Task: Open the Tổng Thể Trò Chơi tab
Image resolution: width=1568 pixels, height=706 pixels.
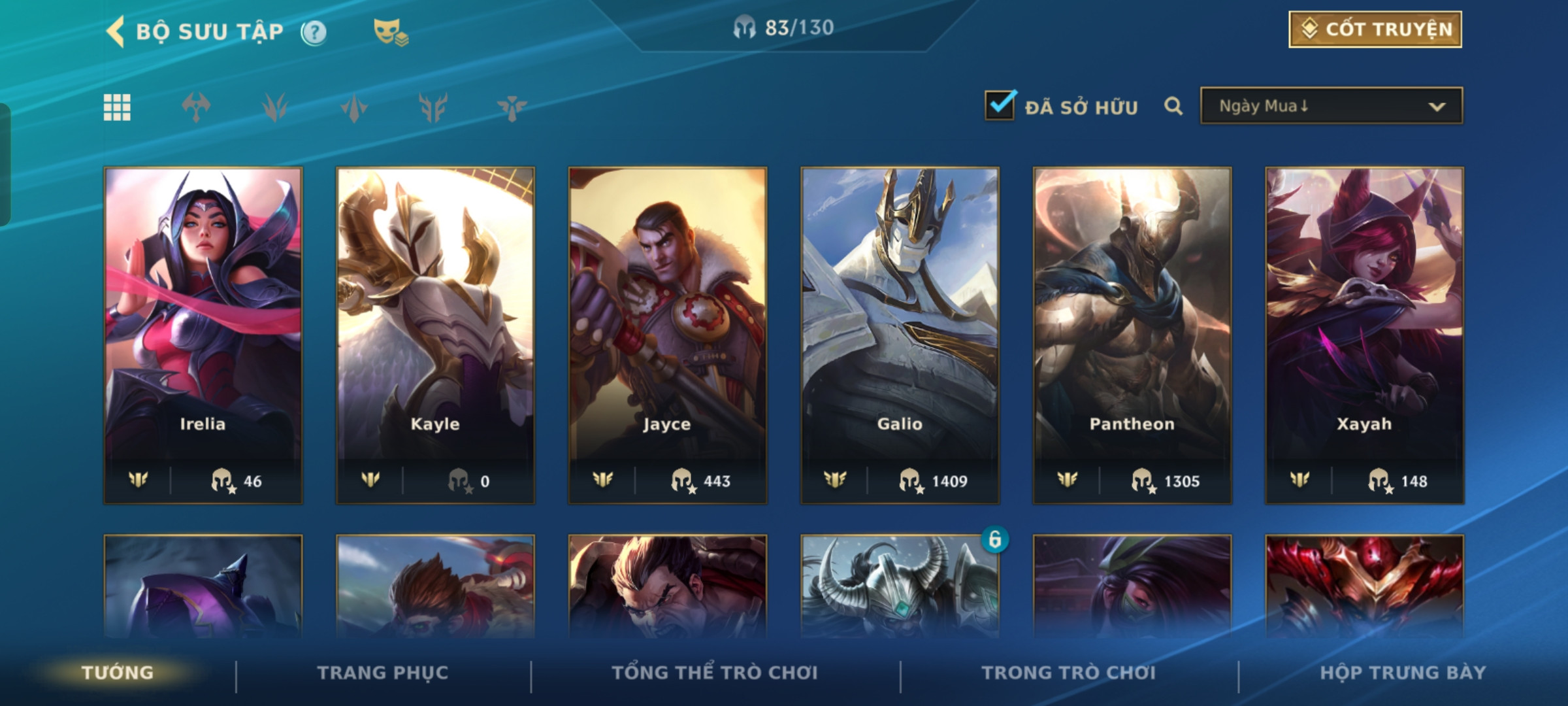Action: click(x=715, y=673)
